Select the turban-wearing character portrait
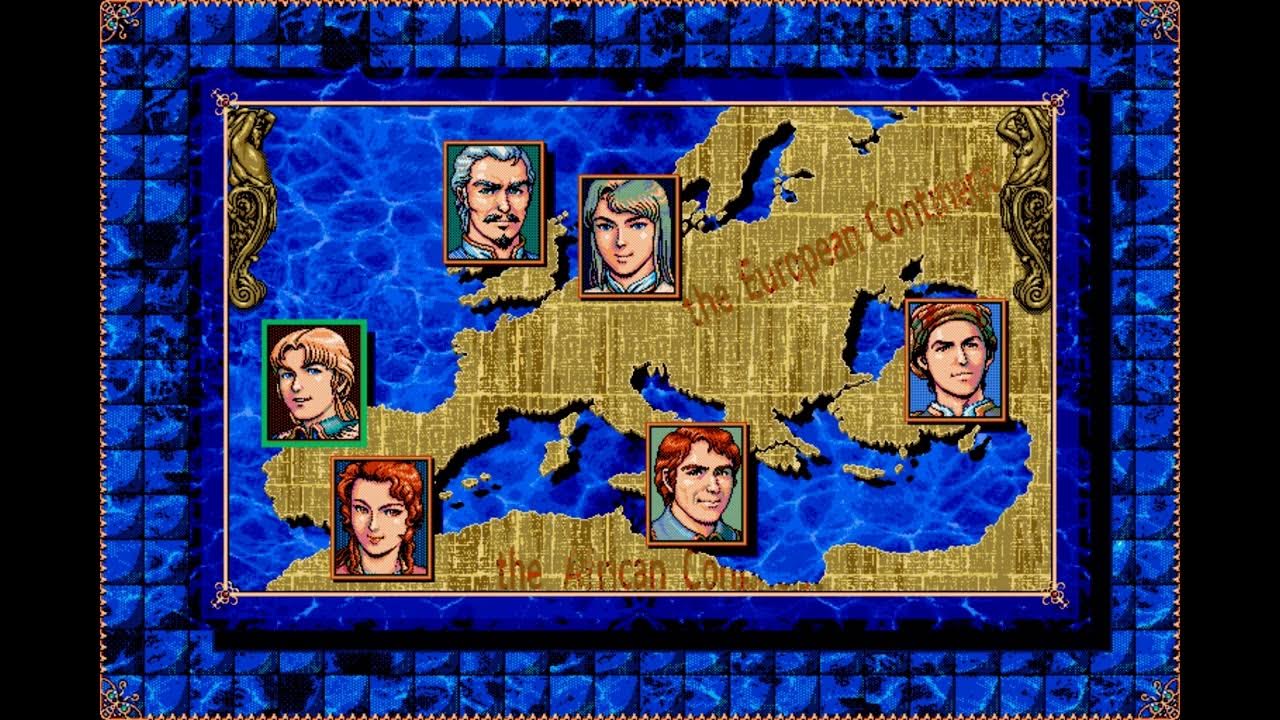 point(955,360)
